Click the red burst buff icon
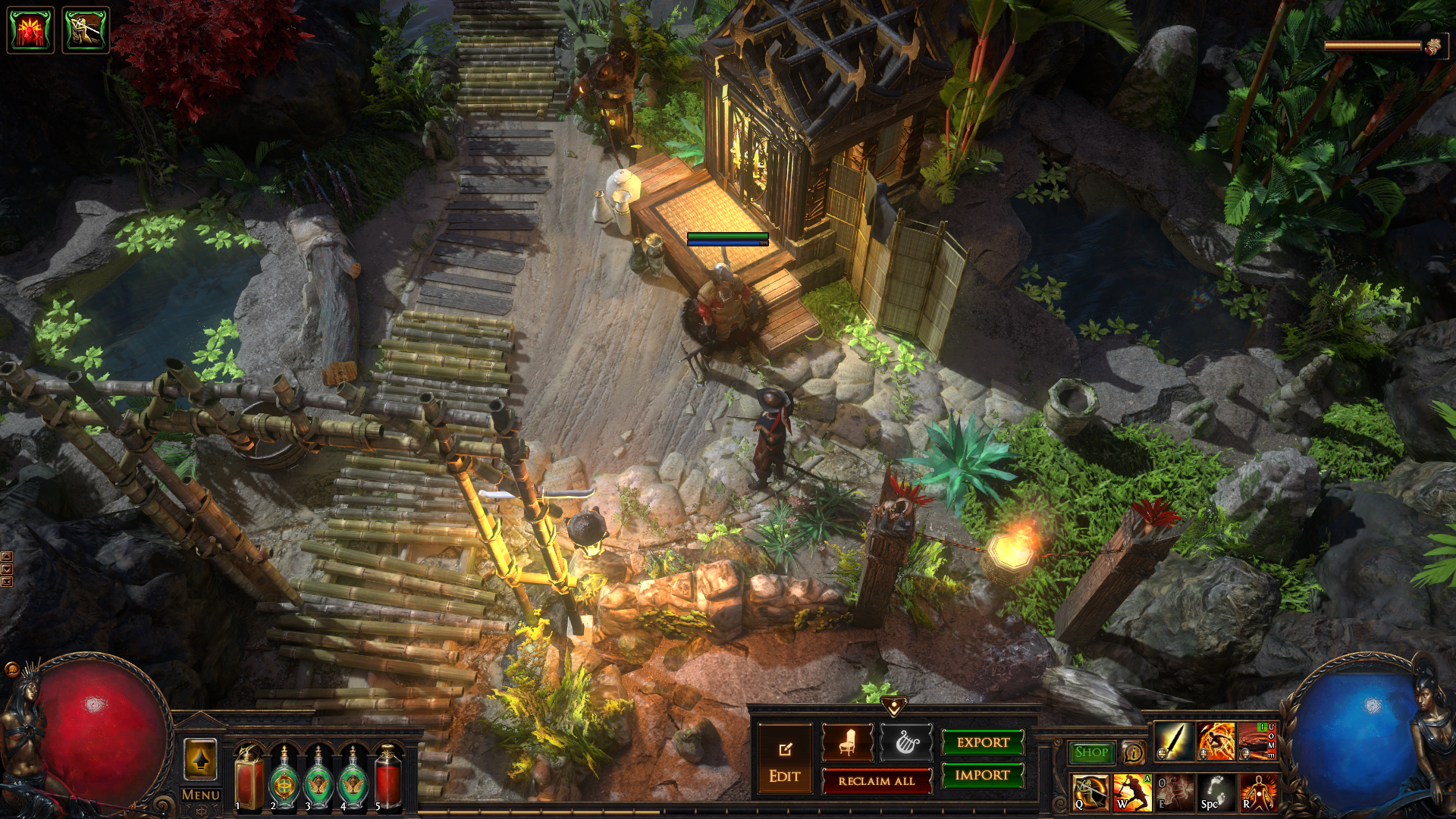This screenshot has height=819, width=1456. pyautogui.click(x=30, y=30)
